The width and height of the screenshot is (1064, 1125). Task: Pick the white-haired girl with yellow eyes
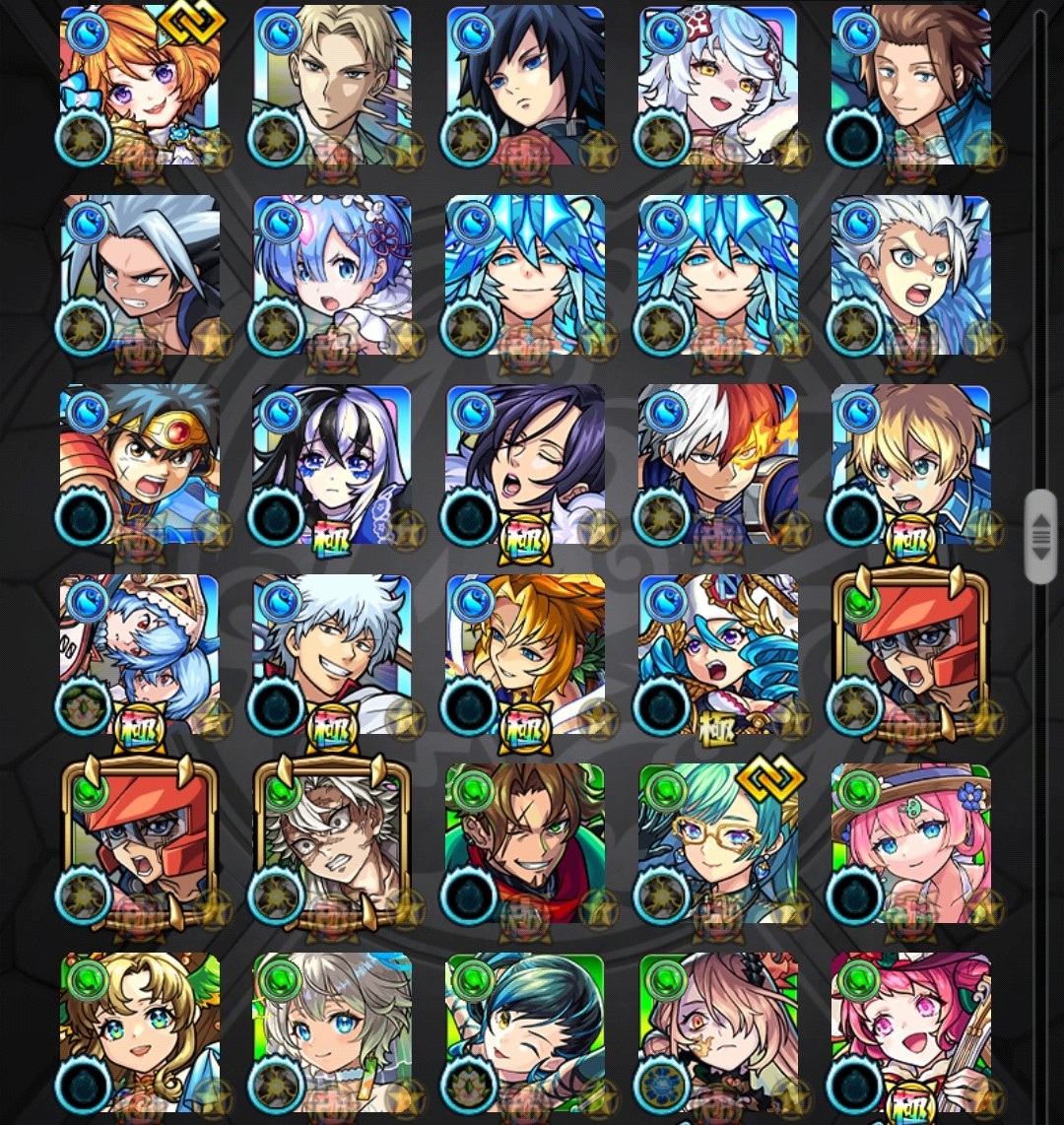718,86
